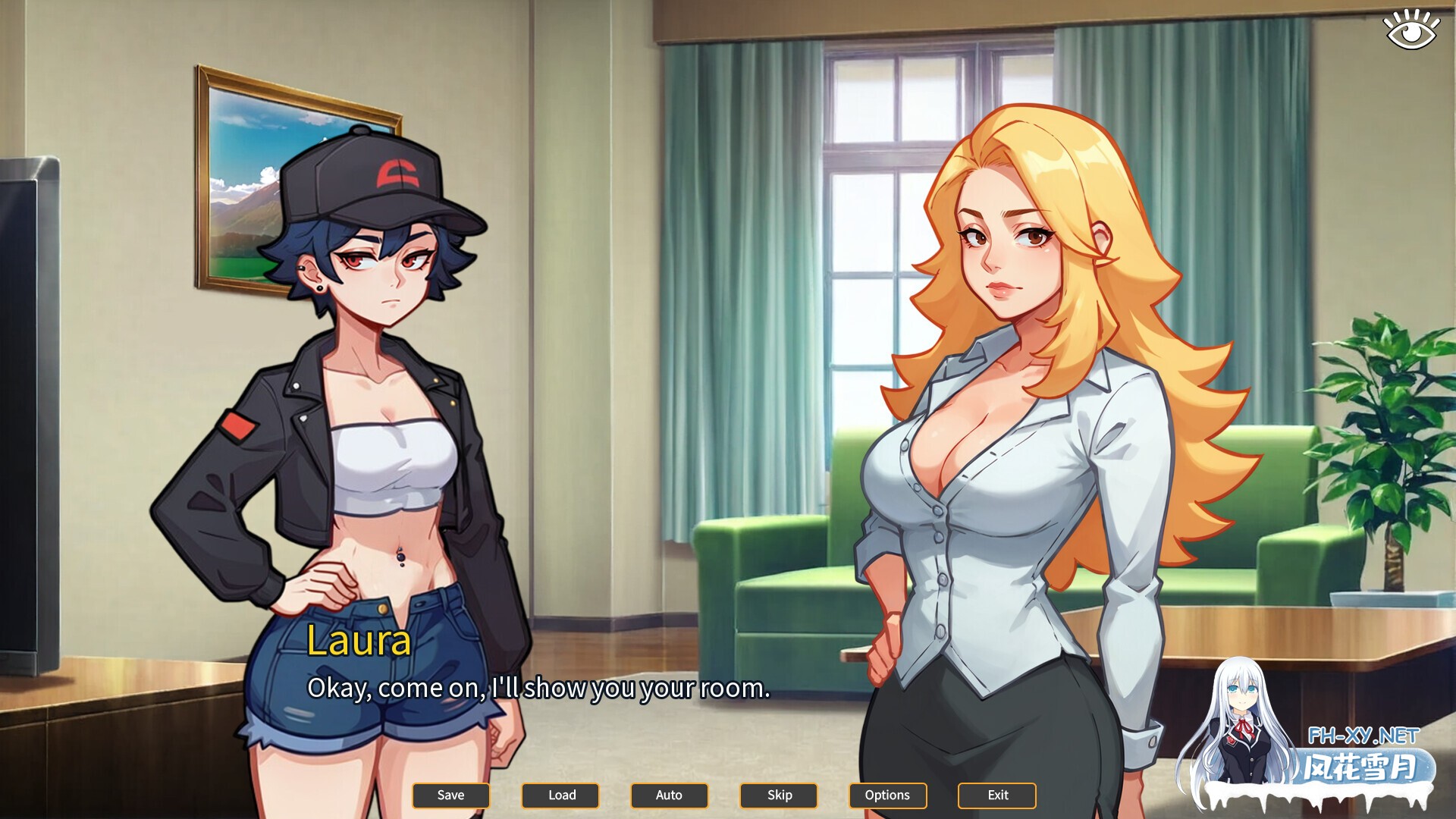Skip through the dialogue
Screen dimensions: 1456x819
point(779,795)
